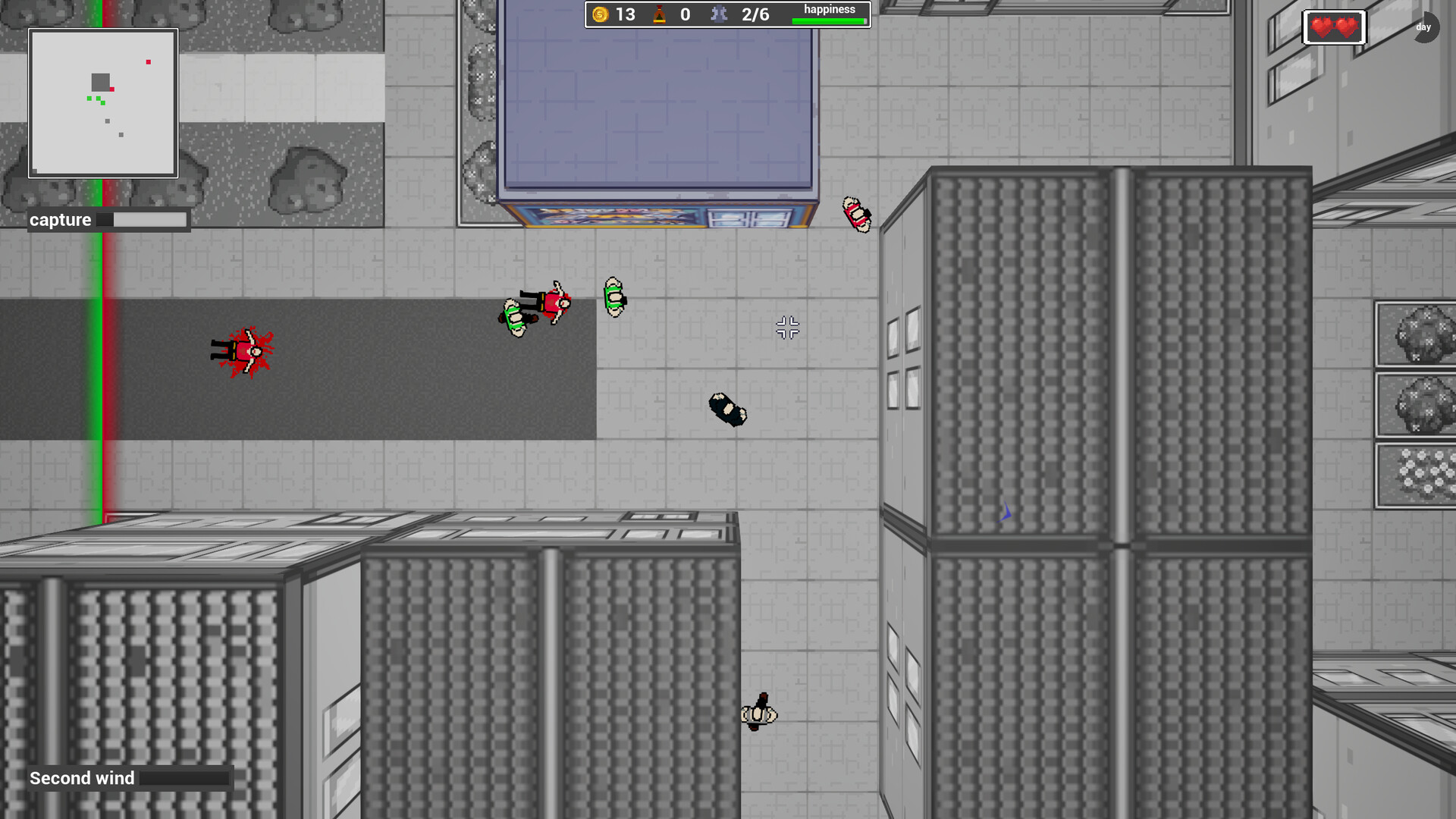Toggle the Second wind ability bar
This screenshot has width=1456, height=819.
[184, 777]
